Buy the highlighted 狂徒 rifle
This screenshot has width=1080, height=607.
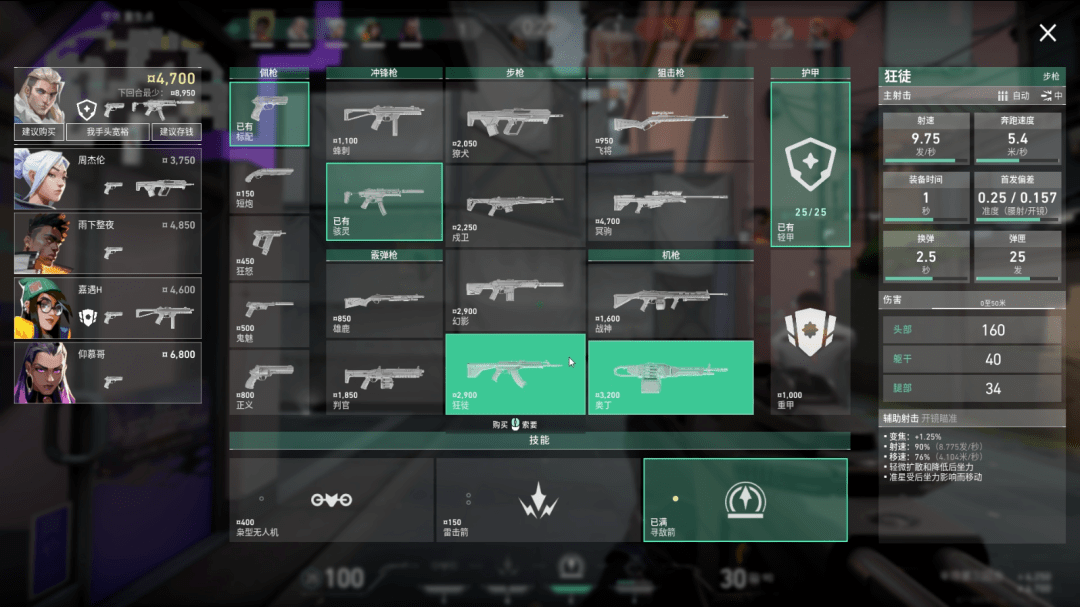tap(515, 373)
